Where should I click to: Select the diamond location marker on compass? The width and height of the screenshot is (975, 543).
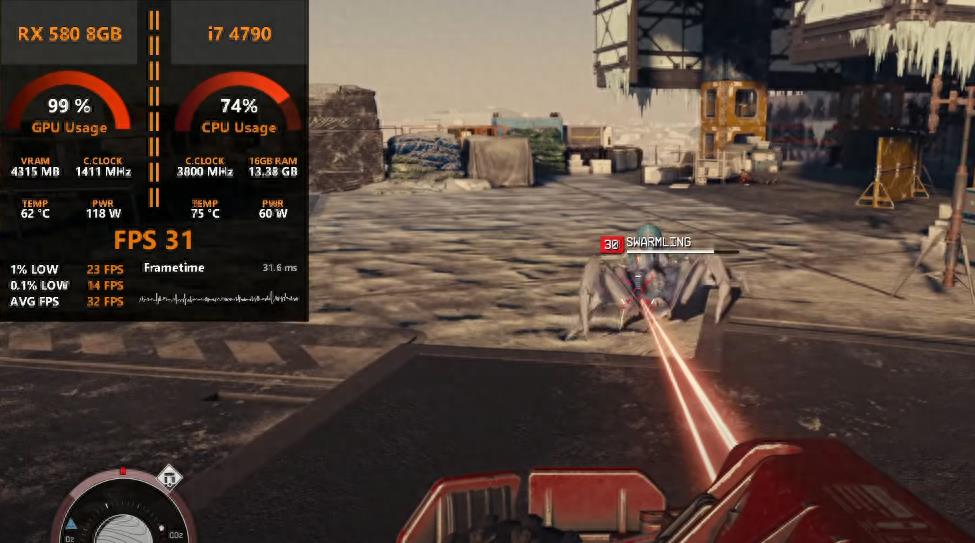tap(171, 477)
